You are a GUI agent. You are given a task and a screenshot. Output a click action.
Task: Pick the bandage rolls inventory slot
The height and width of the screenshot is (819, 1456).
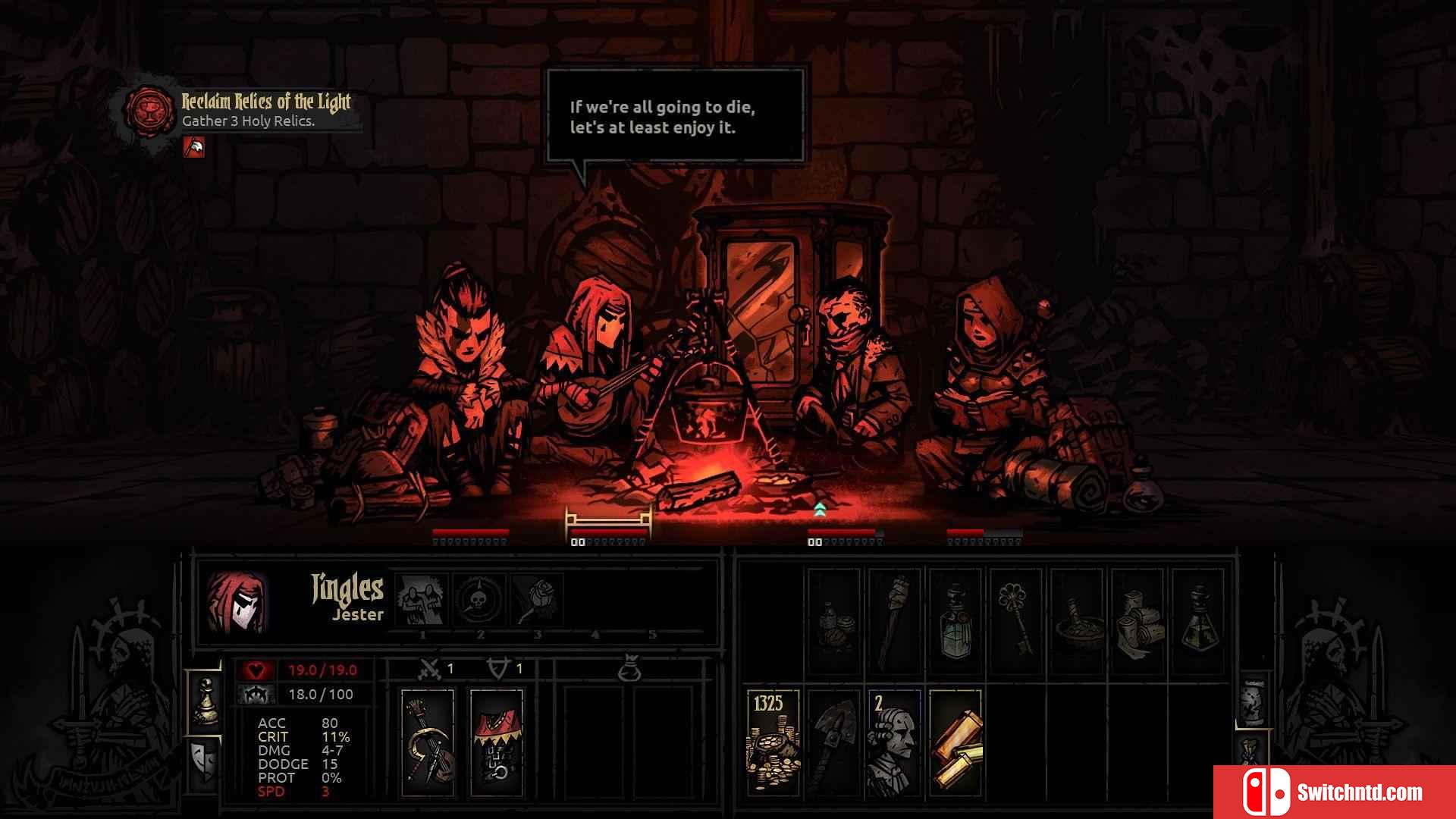point(1137,621)
